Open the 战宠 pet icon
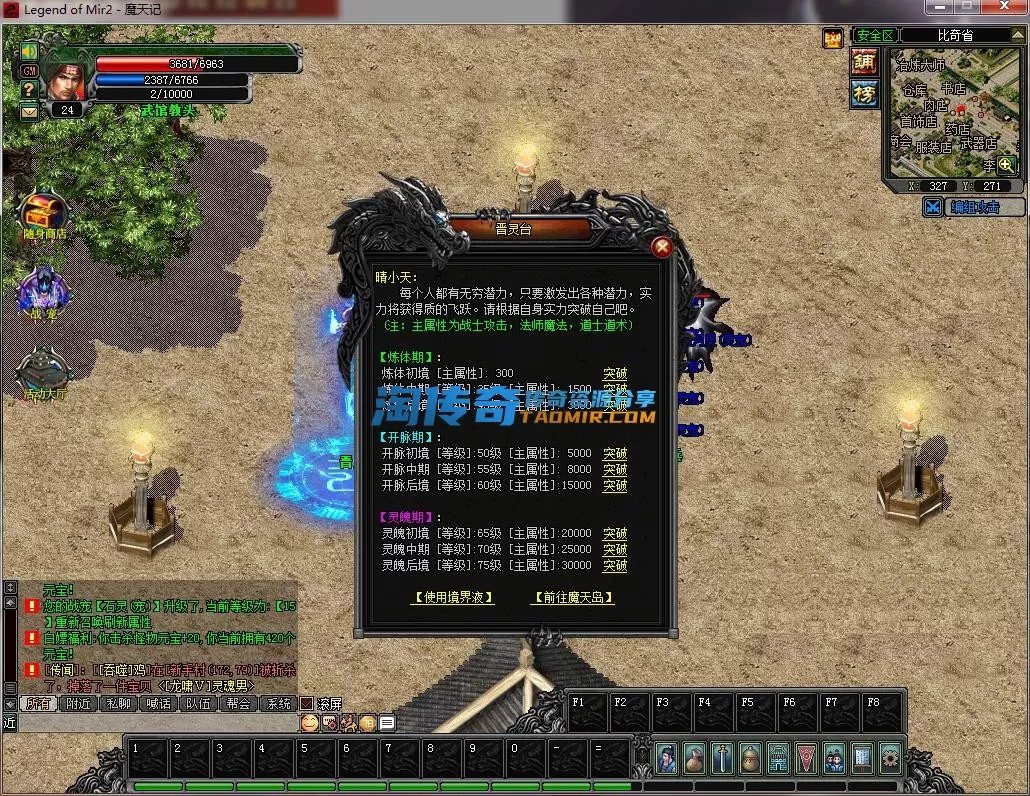The width and height of the screenshot is (1030, 796). point(42,290)
